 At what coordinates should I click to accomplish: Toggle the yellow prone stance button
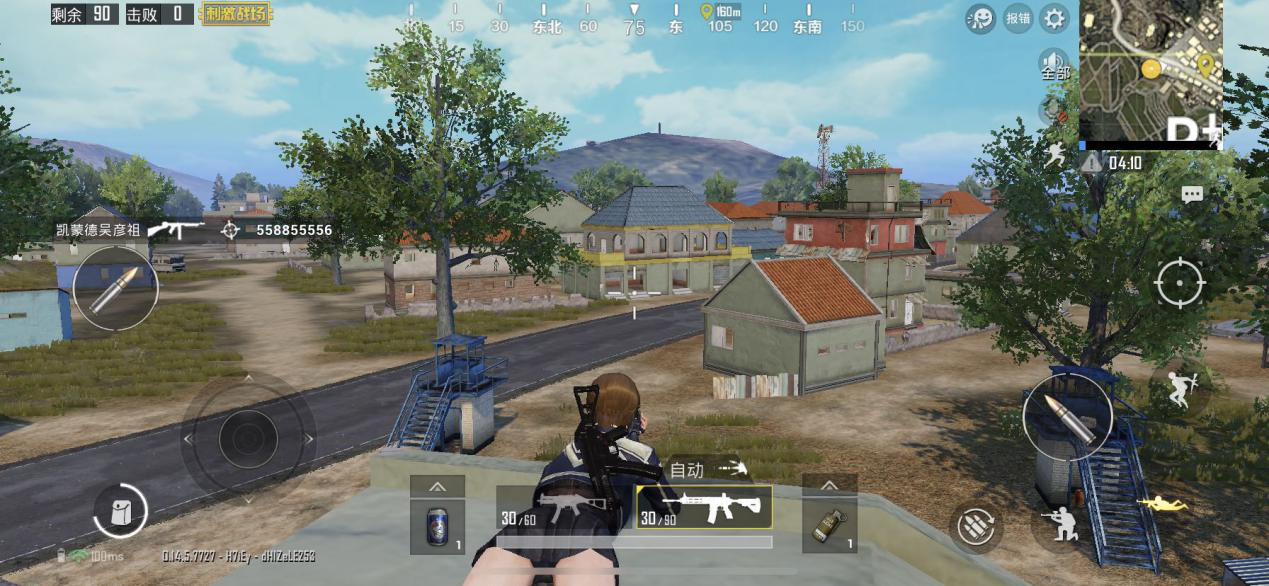1163,504
